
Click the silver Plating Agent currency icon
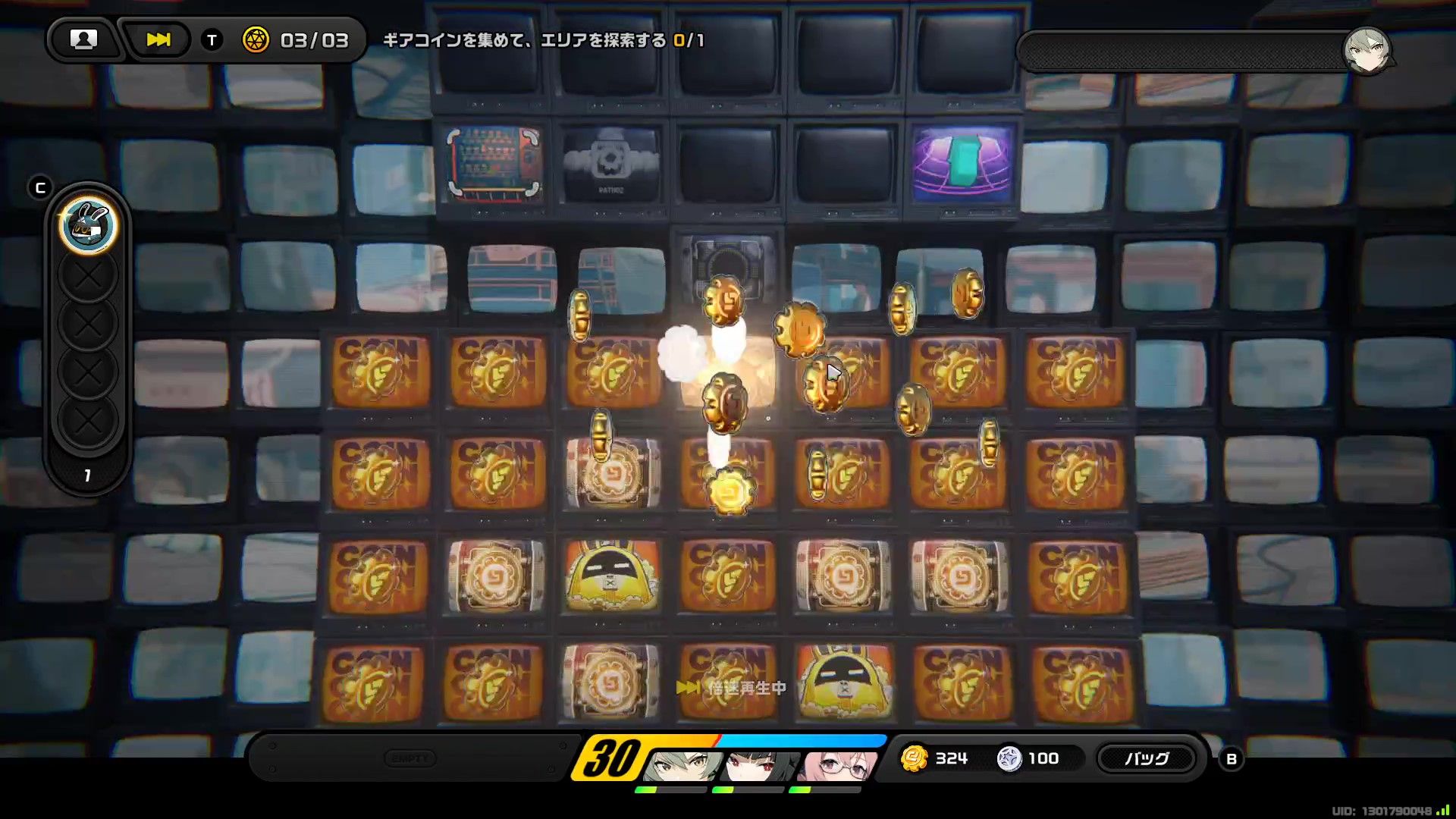[x=1009, y=758]
